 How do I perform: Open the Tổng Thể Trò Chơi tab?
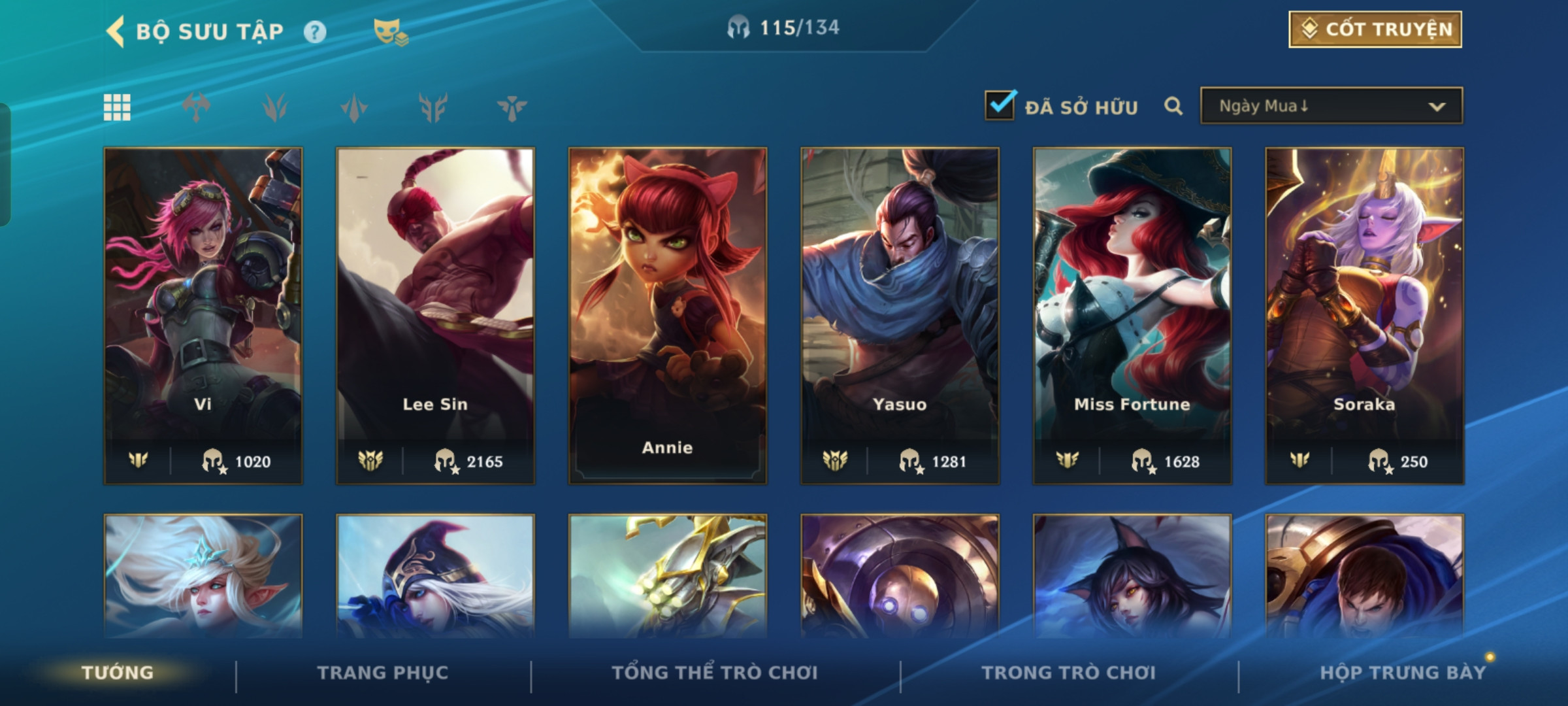click(715, 673)
